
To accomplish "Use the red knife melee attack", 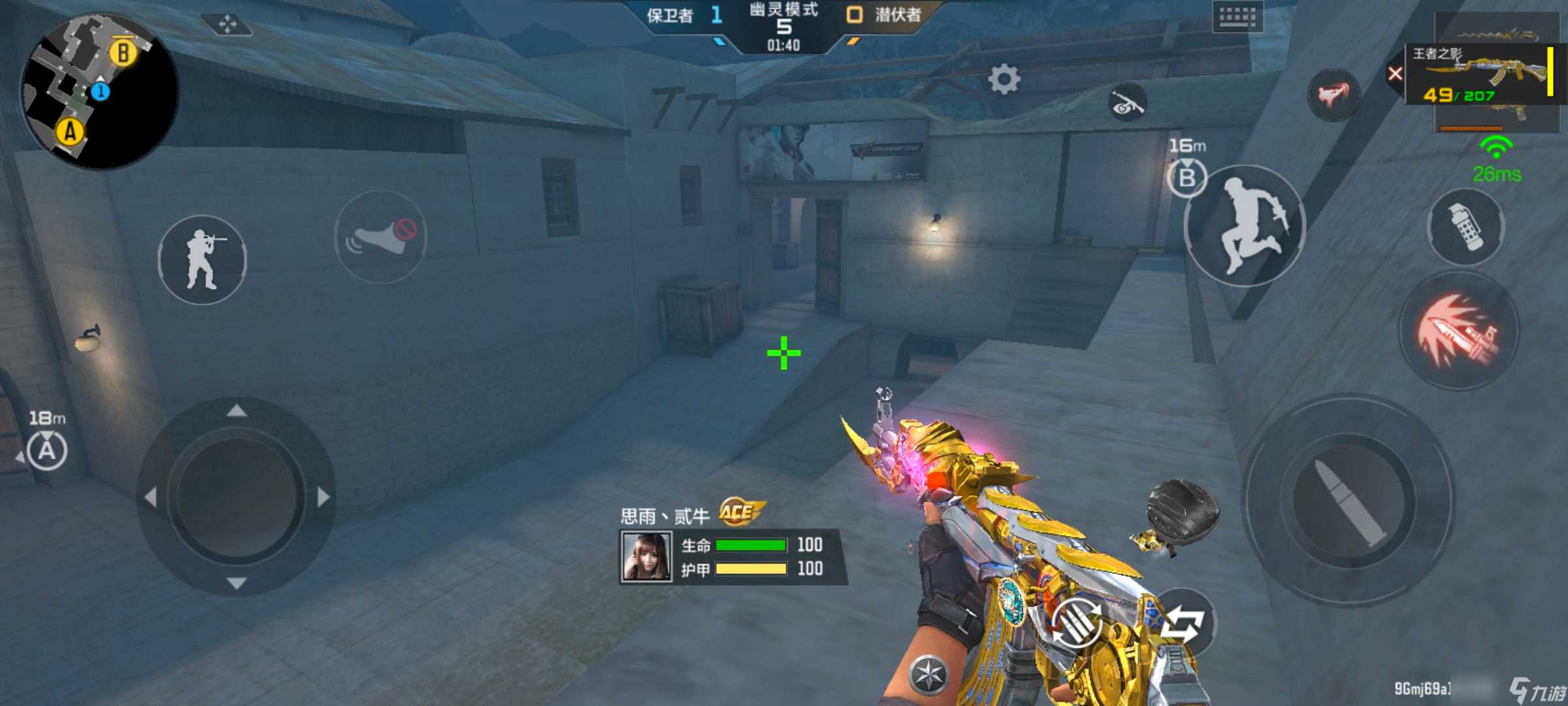I will click(x=1459, y=331).
